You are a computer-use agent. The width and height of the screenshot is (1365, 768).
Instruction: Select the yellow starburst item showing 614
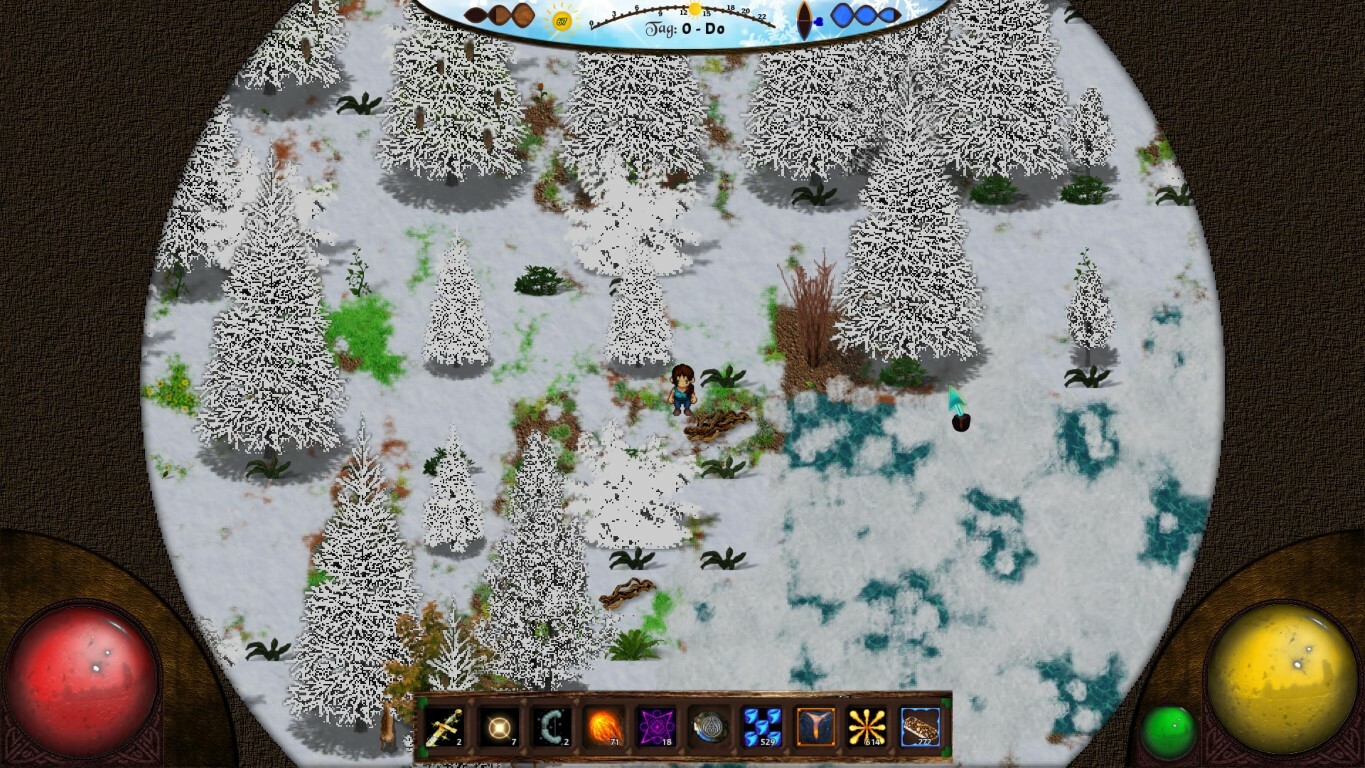(866, 729)
